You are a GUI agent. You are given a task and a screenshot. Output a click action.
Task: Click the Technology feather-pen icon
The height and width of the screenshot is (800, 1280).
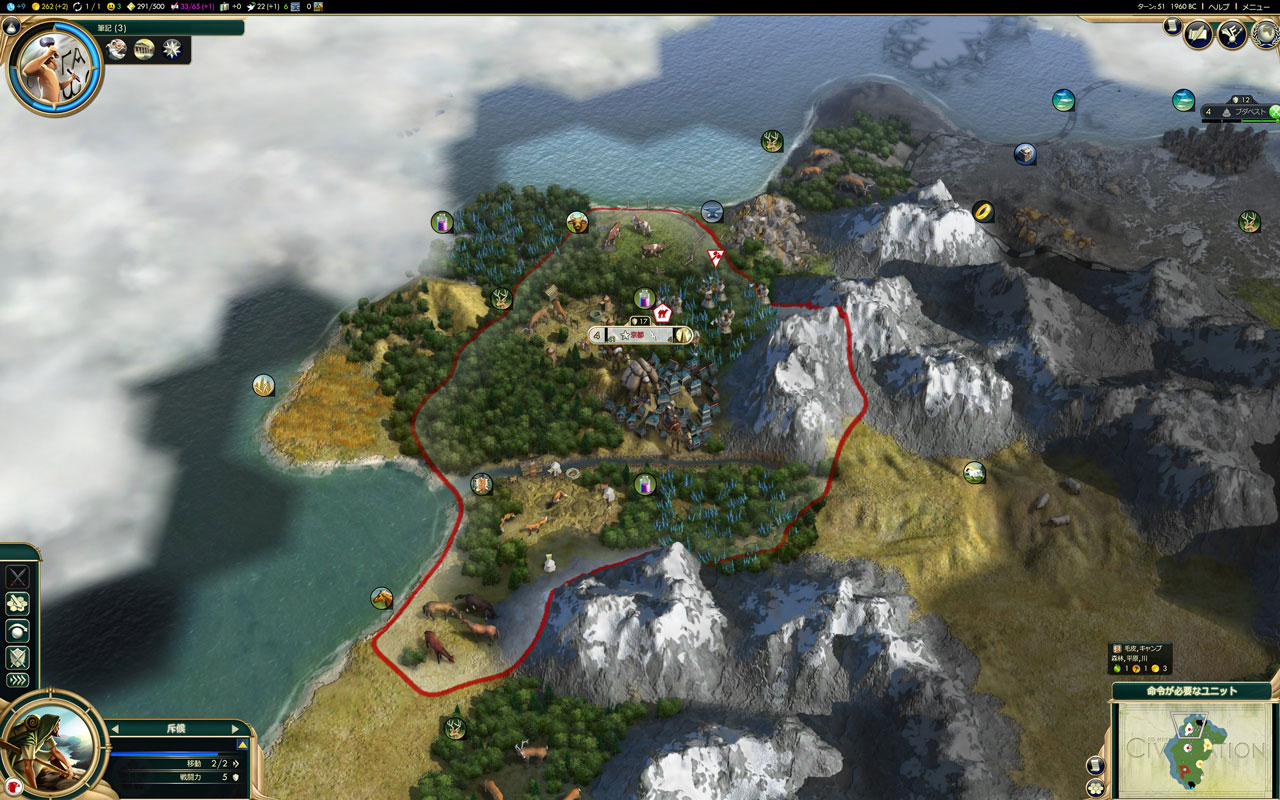pos(1231,34)
